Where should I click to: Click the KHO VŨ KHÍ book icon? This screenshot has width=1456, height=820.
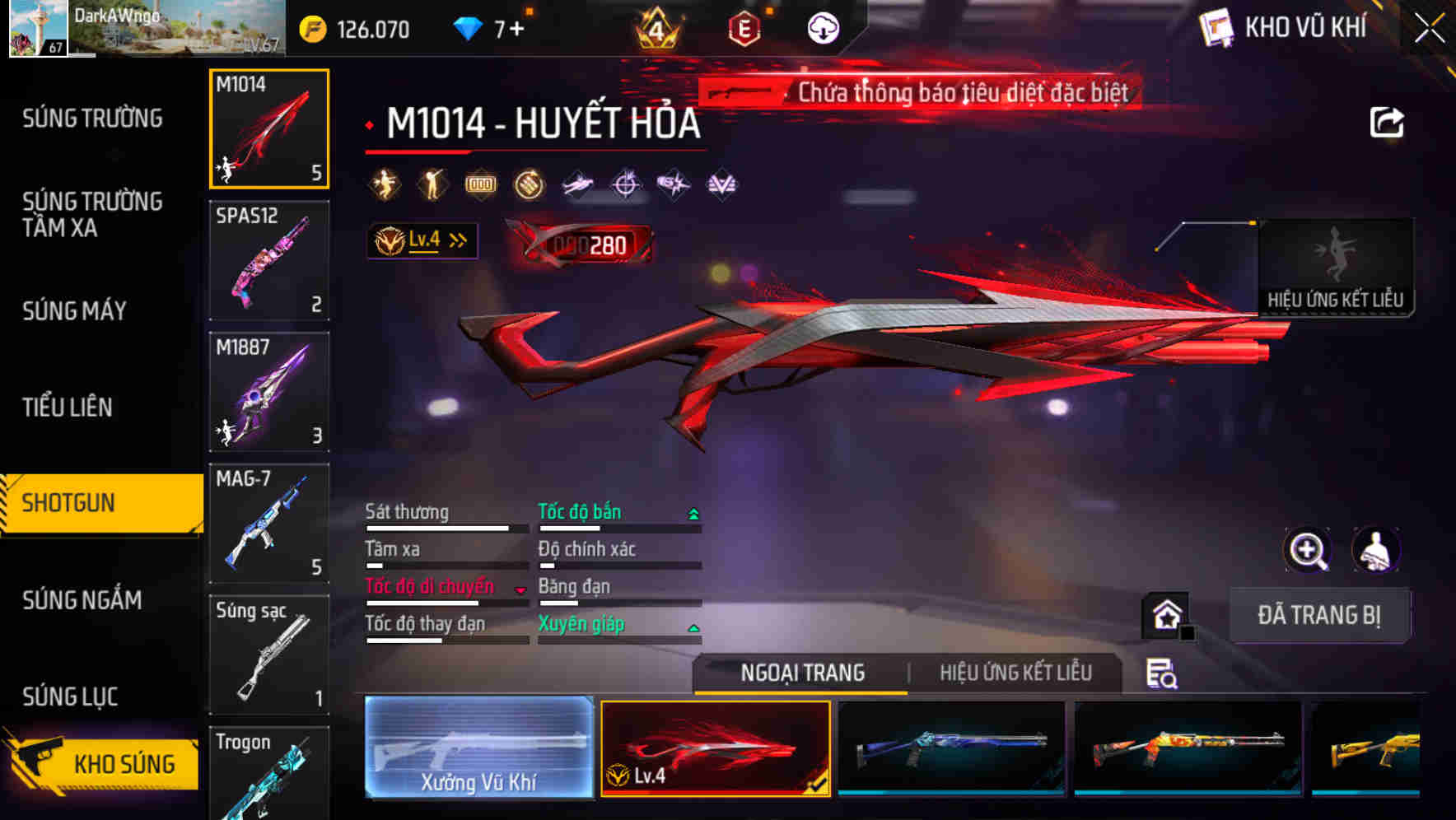tap(1216, 27)
